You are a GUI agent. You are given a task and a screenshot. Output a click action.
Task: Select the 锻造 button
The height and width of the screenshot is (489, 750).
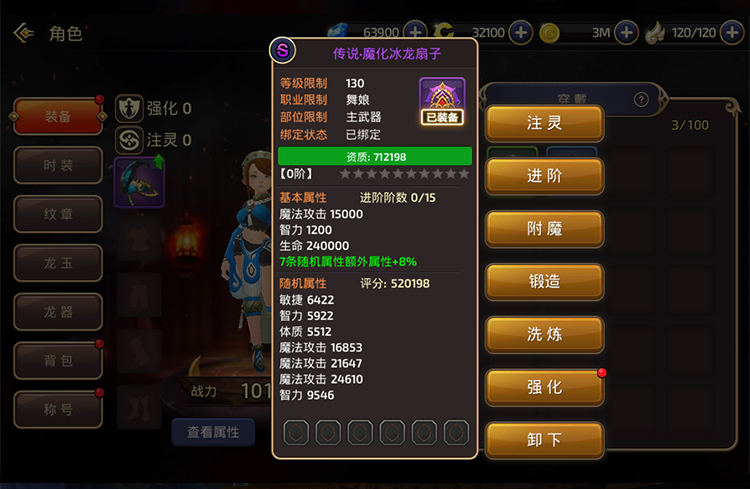(x=544, y=282)
